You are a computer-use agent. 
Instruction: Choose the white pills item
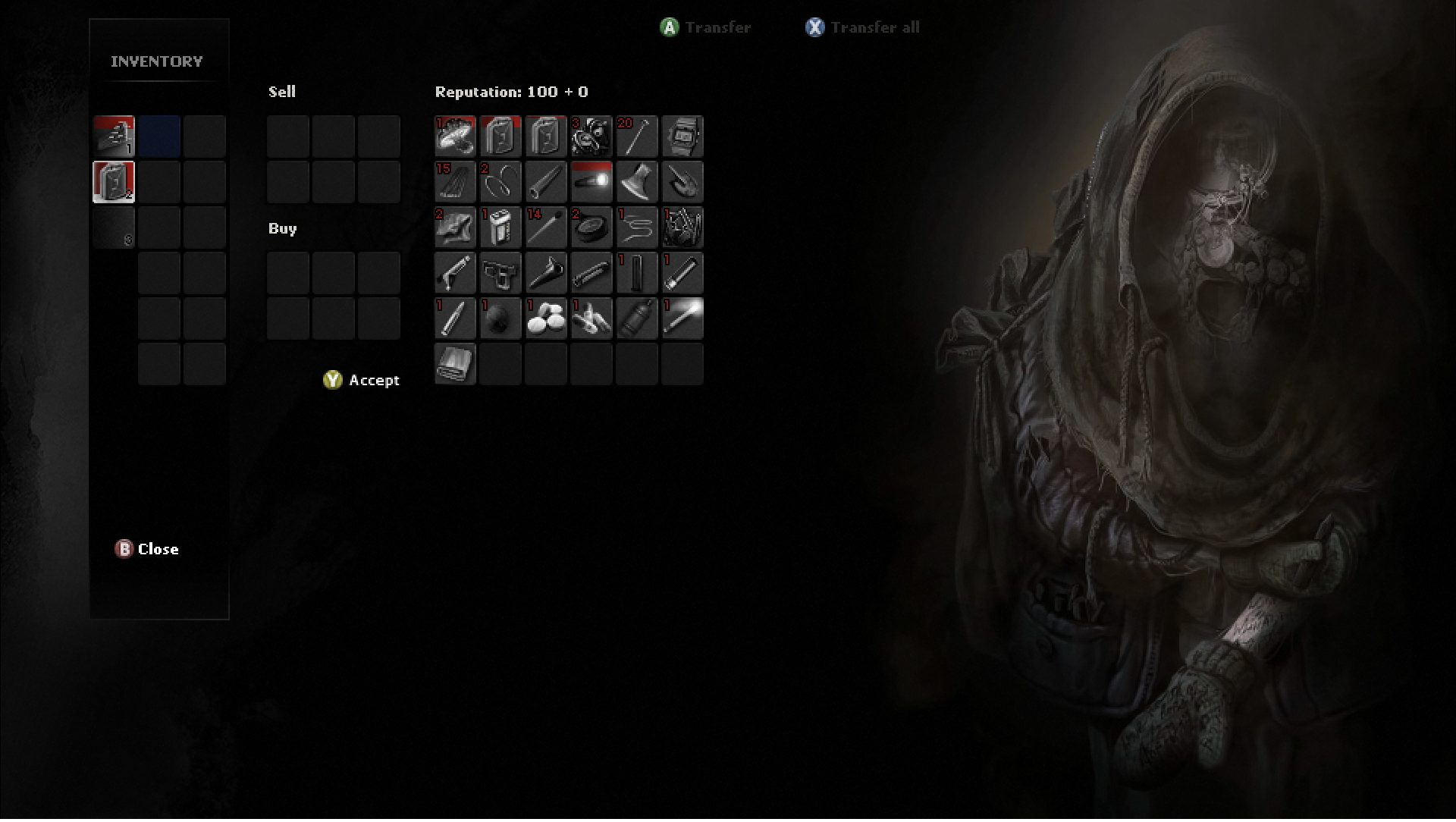pos(546,318)
